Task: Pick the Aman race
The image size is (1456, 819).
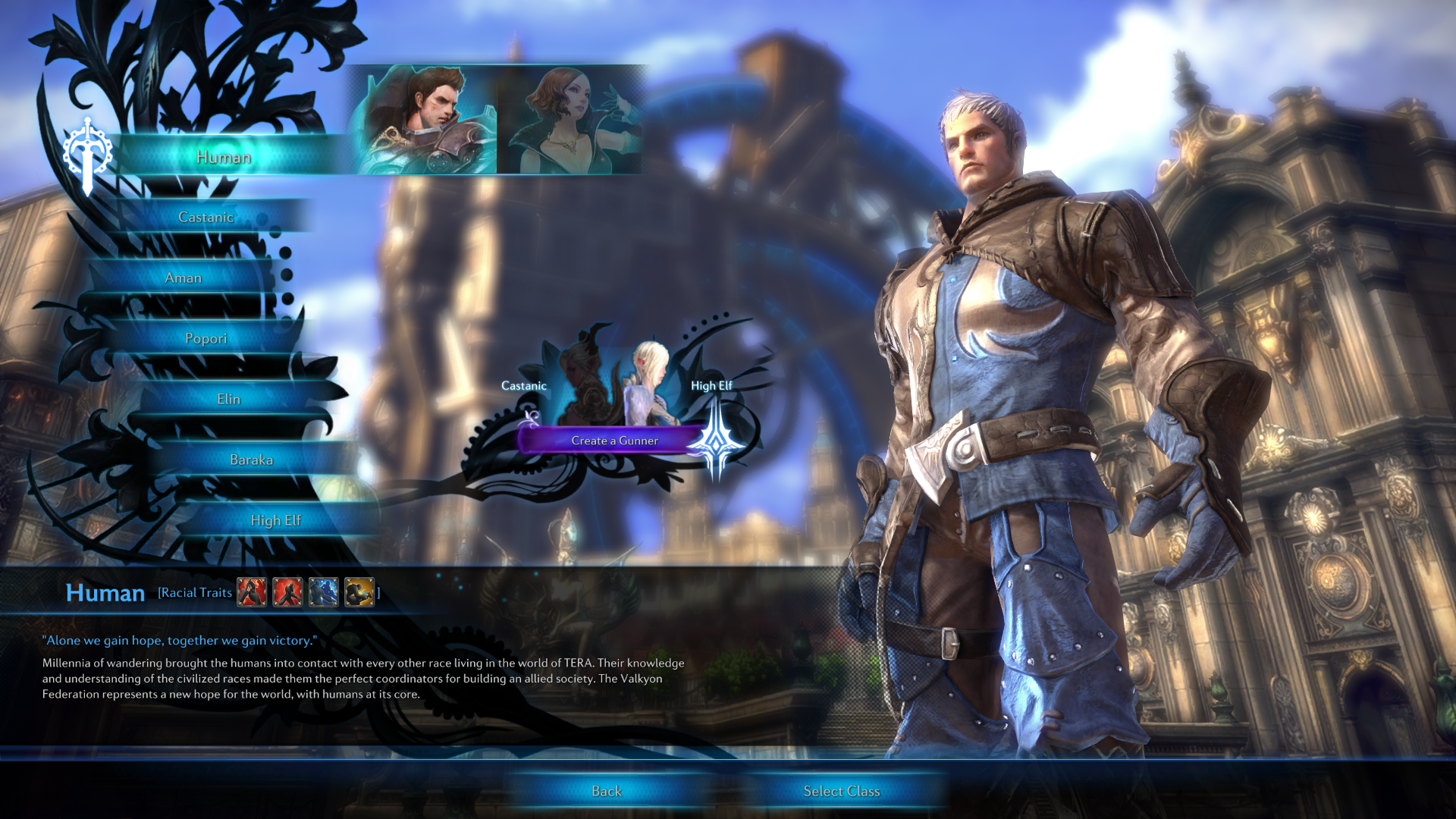Action: coord(184,278)
